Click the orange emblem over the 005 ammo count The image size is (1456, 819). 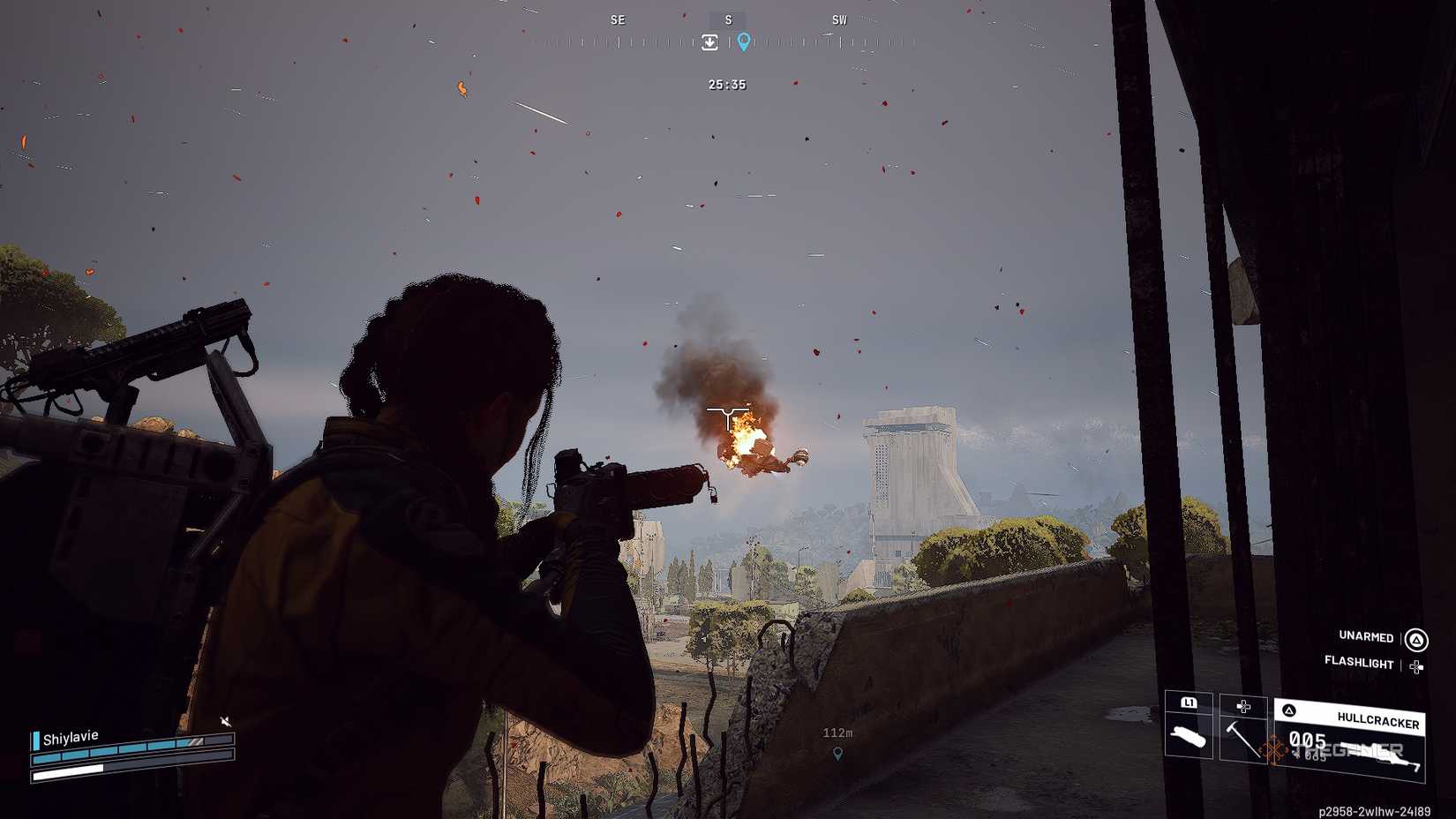(x=1274, y=749)
